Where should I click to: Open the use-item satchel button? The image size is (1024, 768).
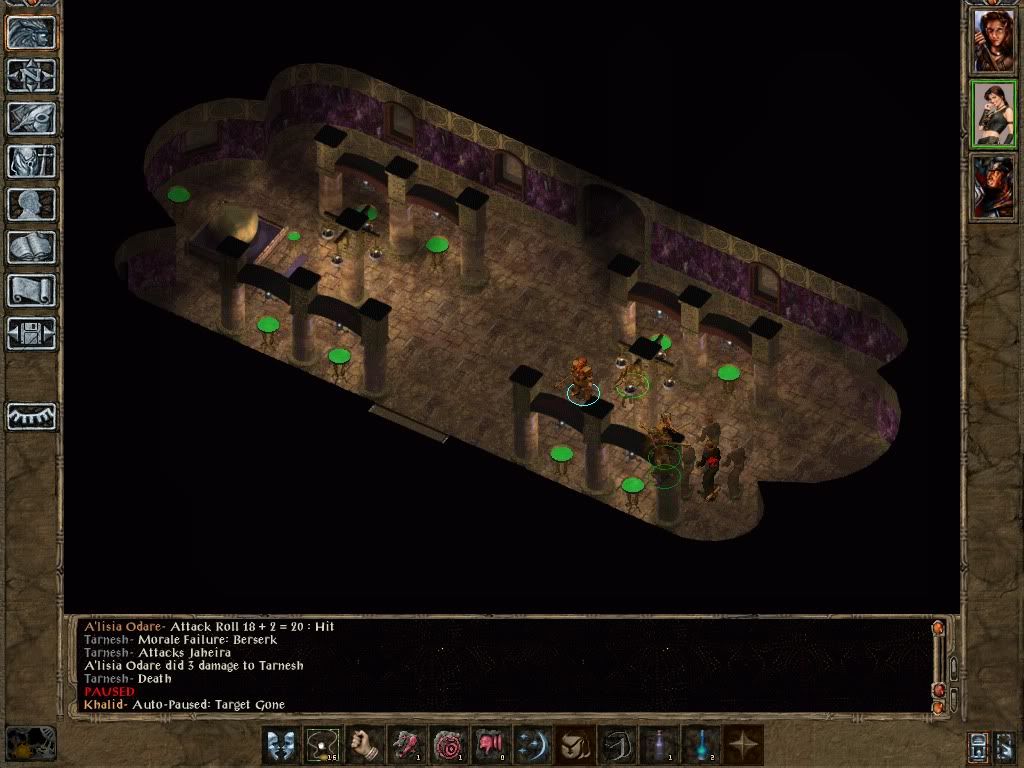point(575,746)
